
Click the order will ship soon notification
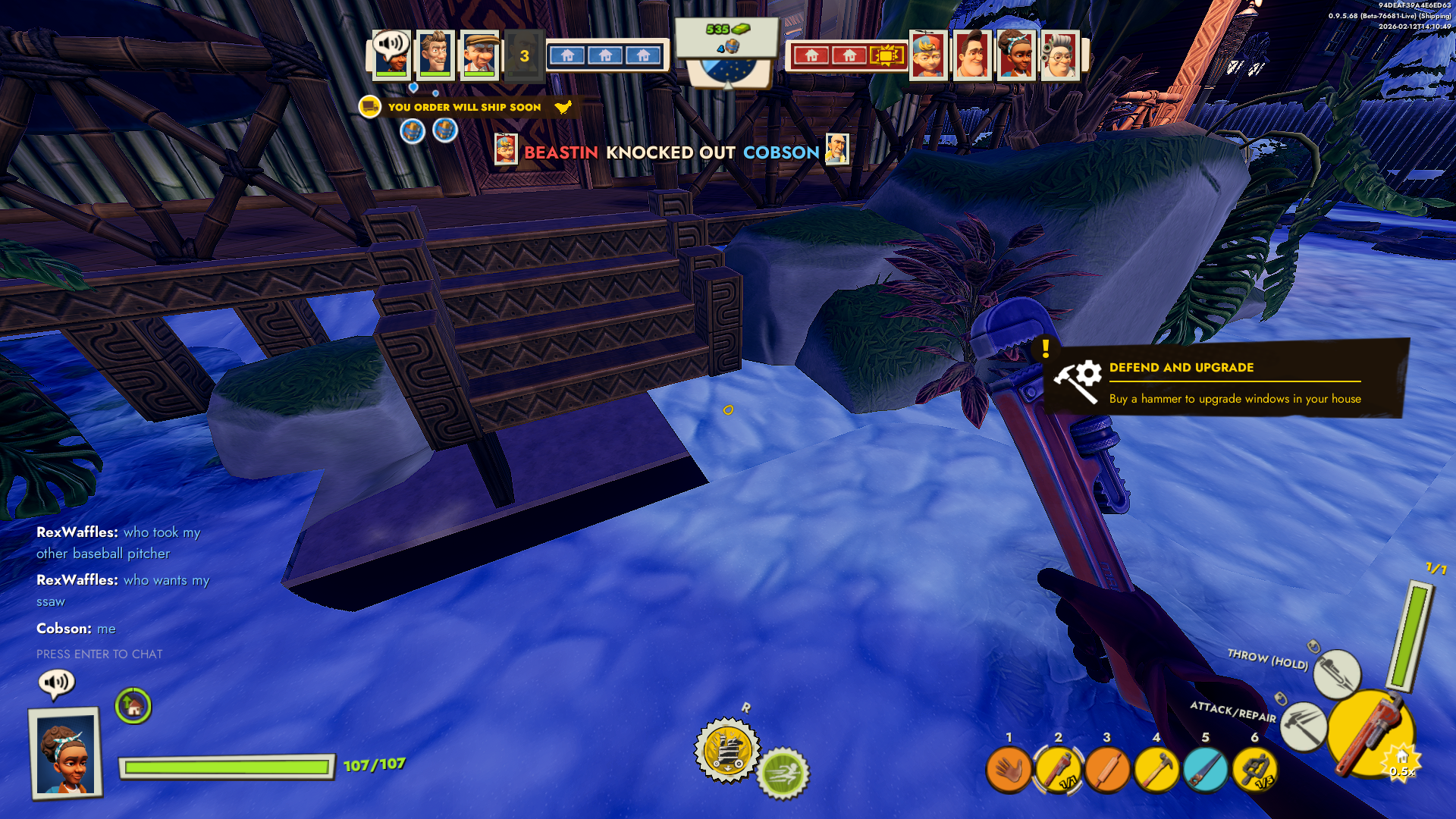[x=465, y=107]
